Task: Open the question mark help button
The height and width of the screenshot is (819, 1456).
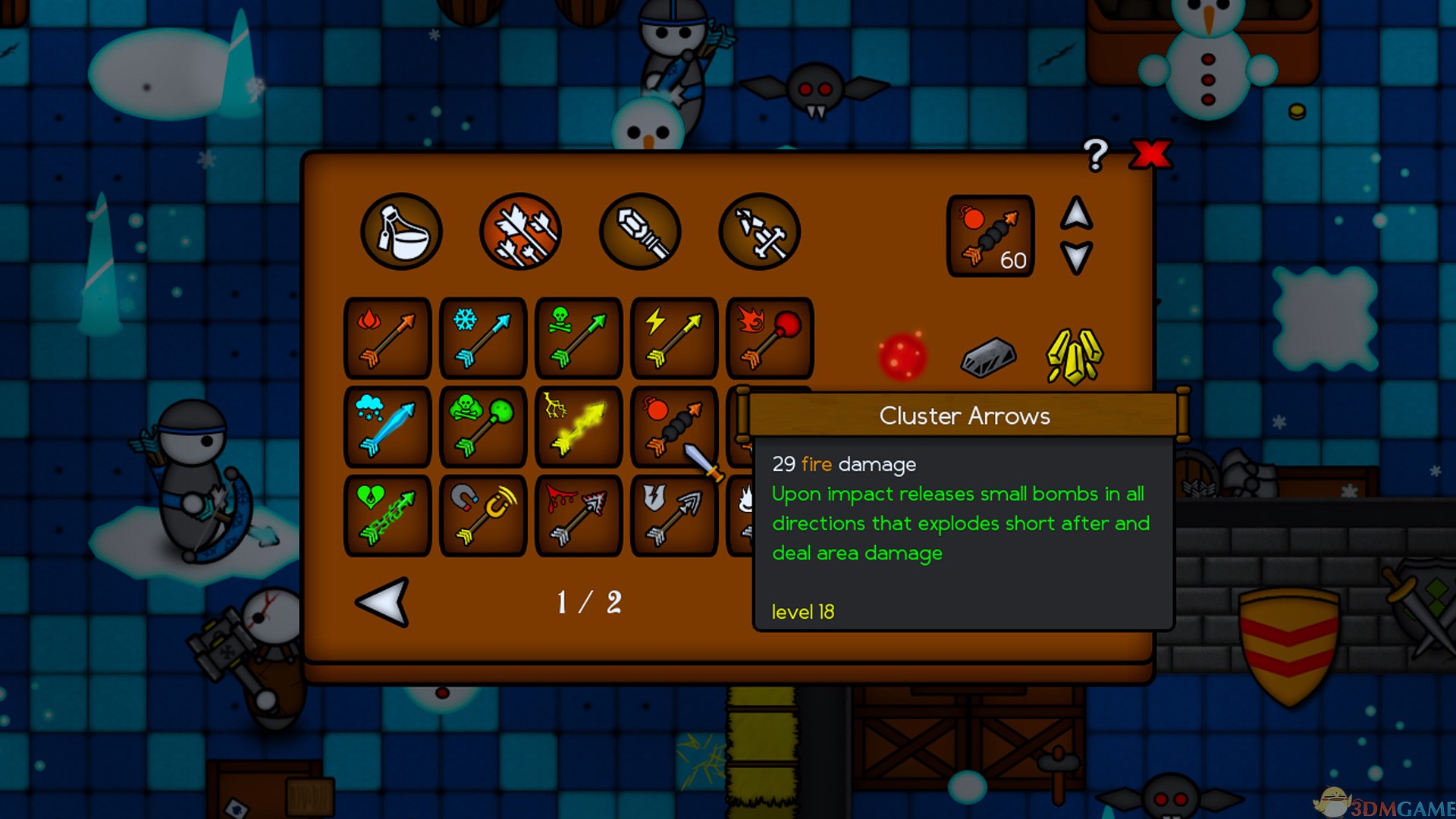Action: coord(1095,155)
